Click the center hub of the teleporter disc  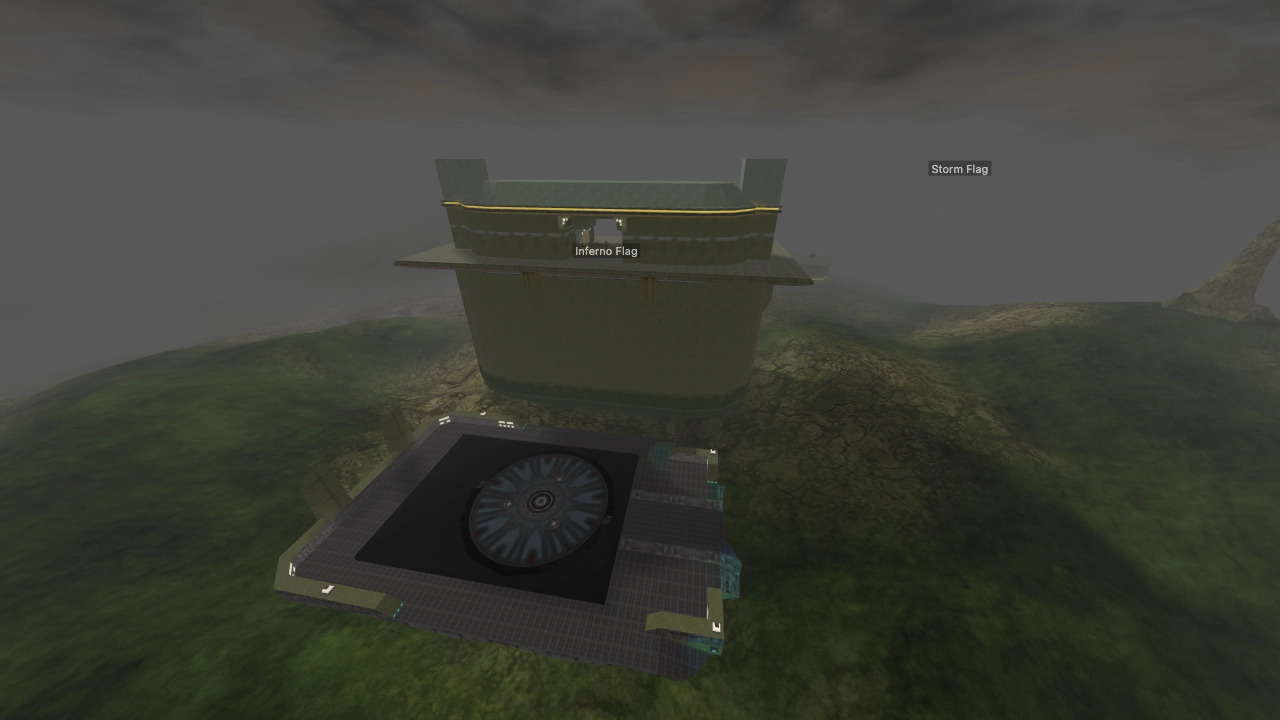[x=540, y=500]
